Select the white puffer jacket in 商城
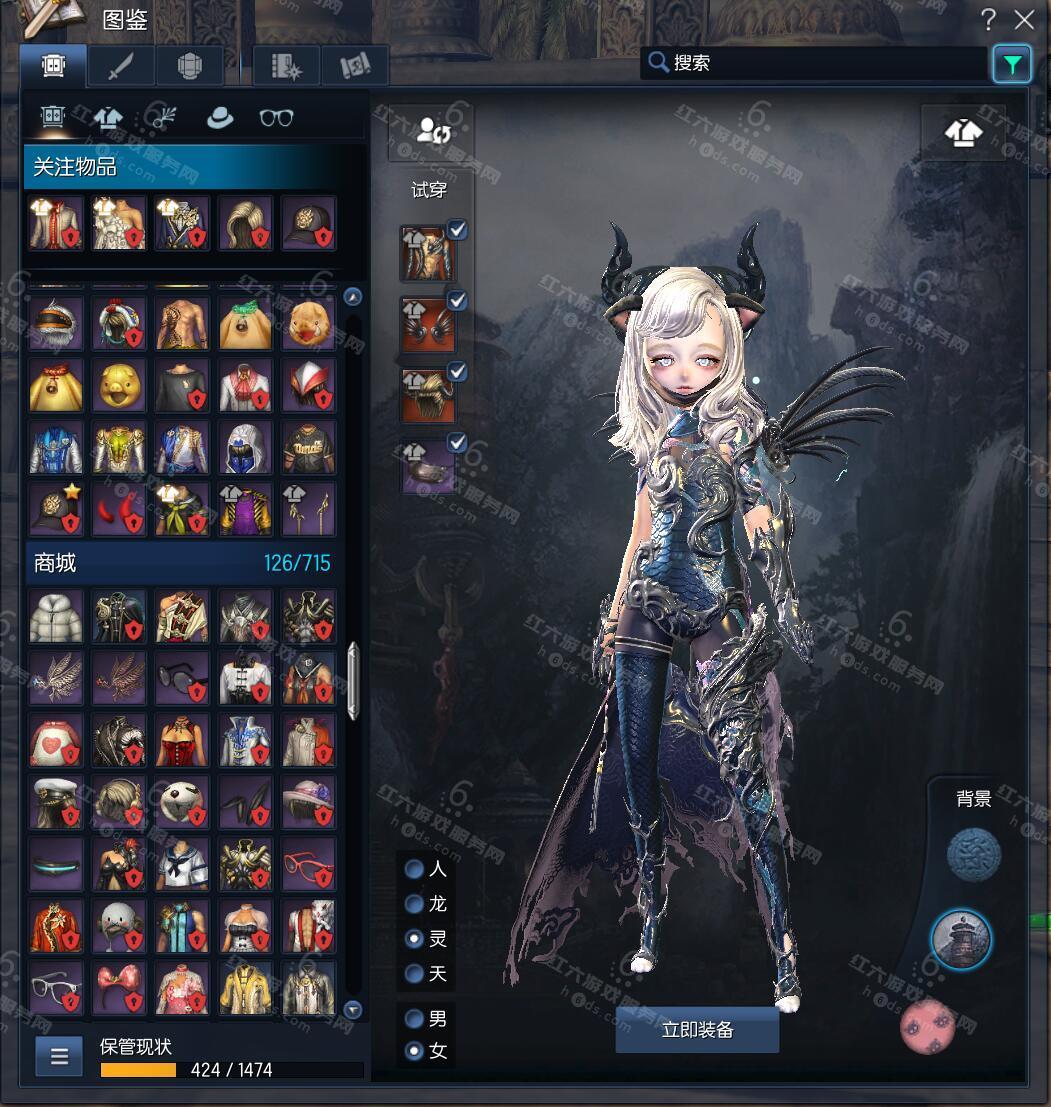 56,616
